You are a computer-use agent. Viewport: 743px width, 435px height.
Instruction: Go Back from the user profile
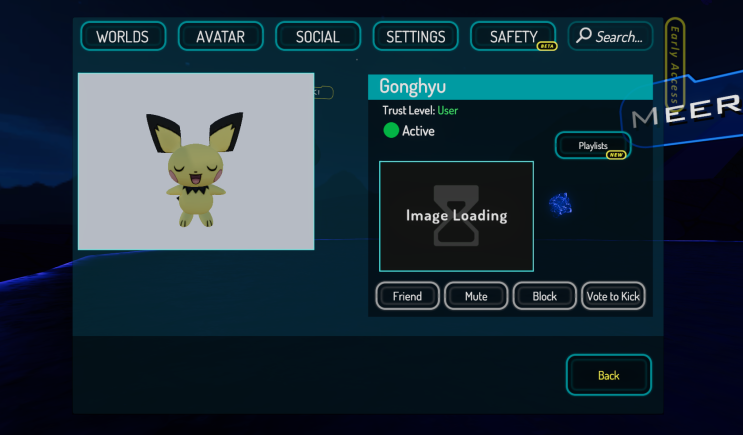[608, 375]
